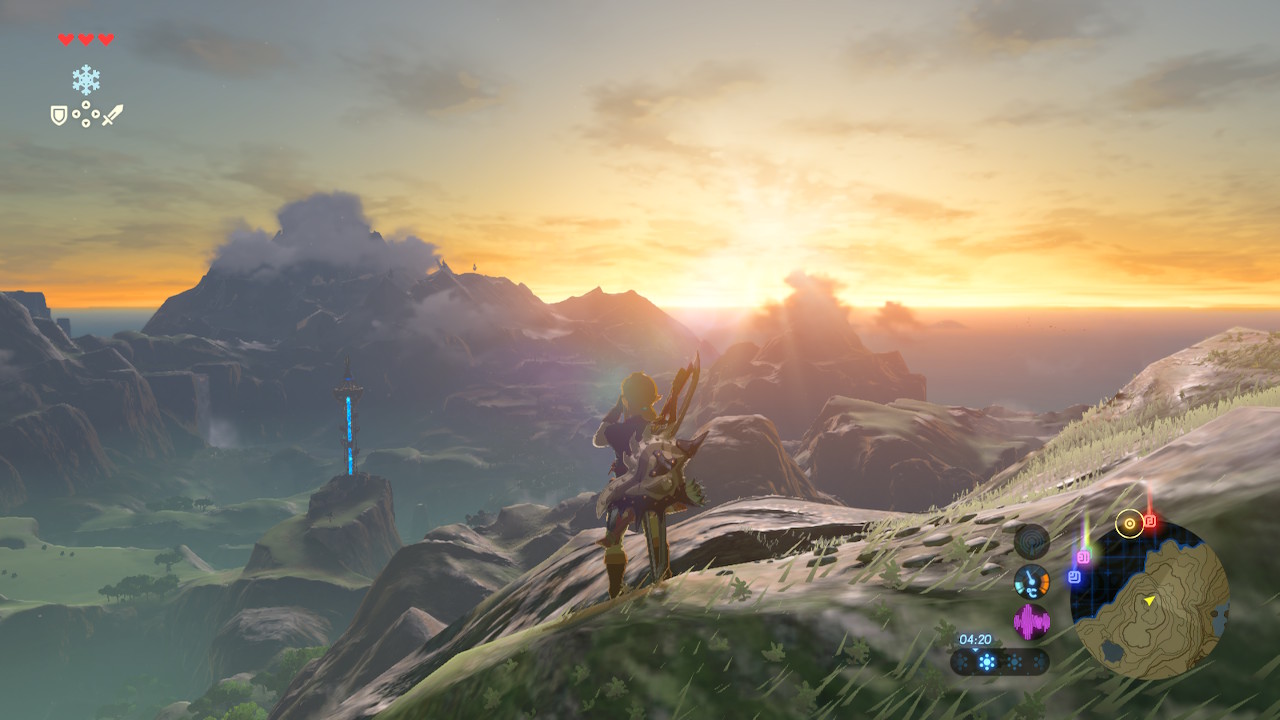Select the pink shrine marker on minimap
The height and width of the screenshot is (720, 1280).
pos(1083,556)
